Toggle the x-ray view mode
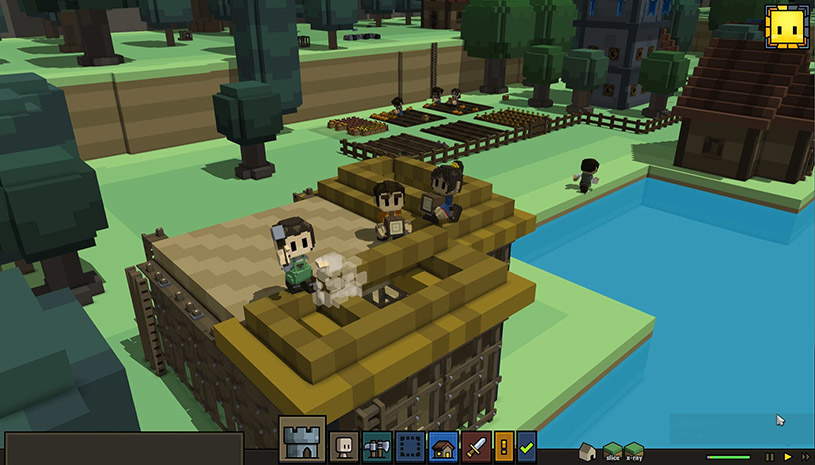This screenshot has height=465, width=815. click(x=633, y=453)
